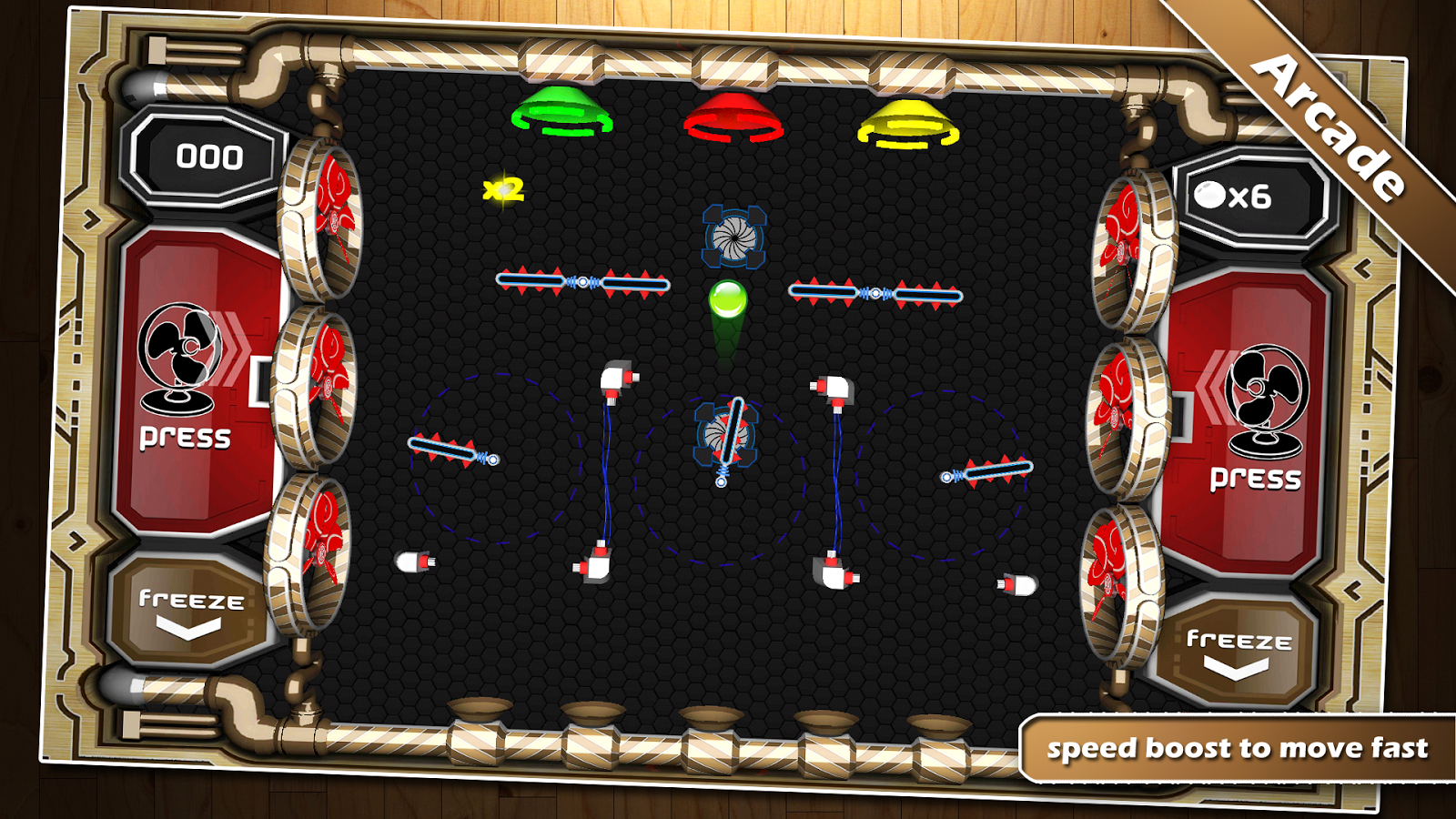Image resolution: width=1456 pixels, height=819 pixels.
Task: Click the x2 multiplier bonus marker
Action: tap(502, 189)
